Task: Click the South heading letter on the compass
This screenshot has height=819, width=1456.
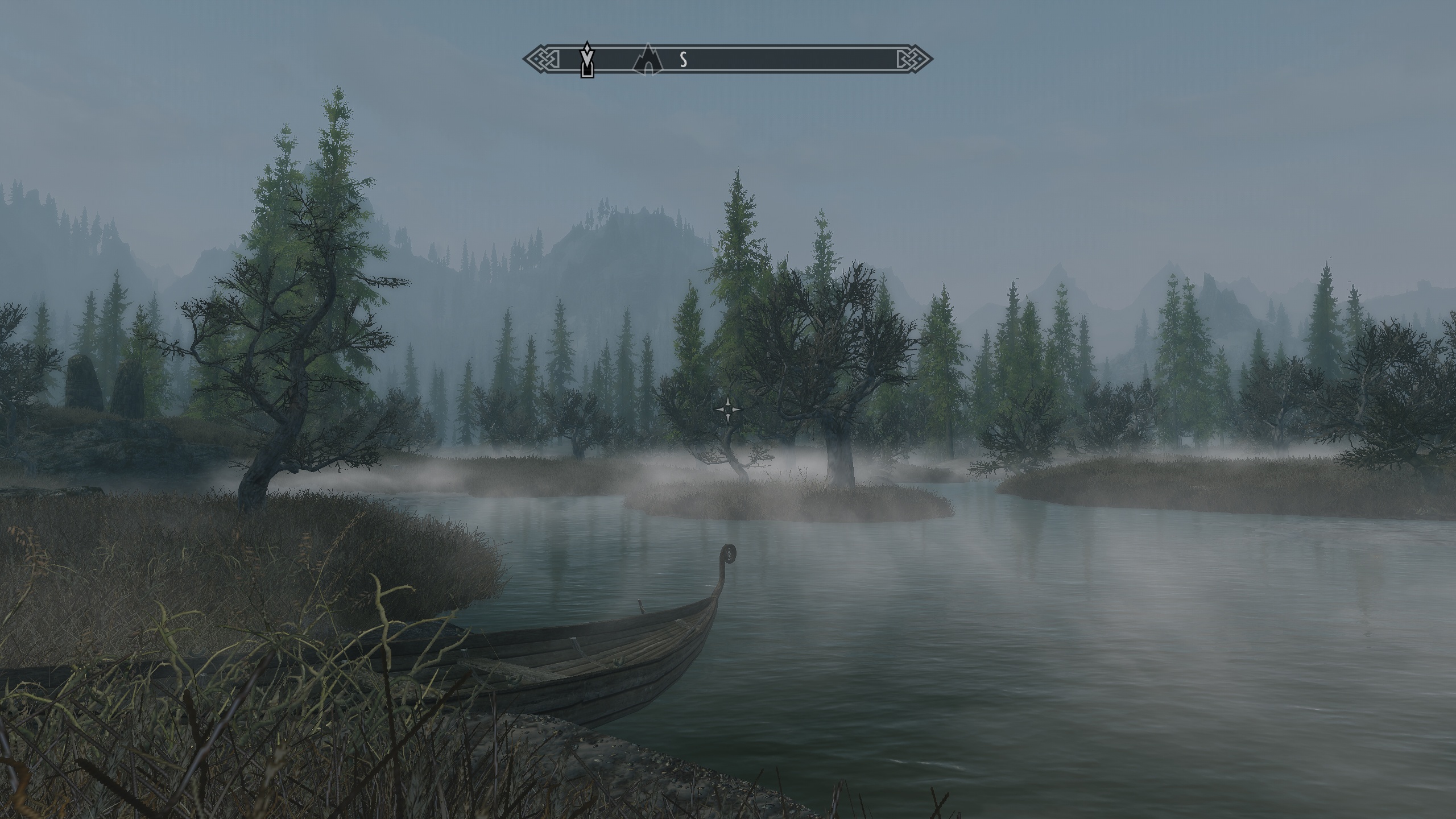Action: tap(684, 59)
